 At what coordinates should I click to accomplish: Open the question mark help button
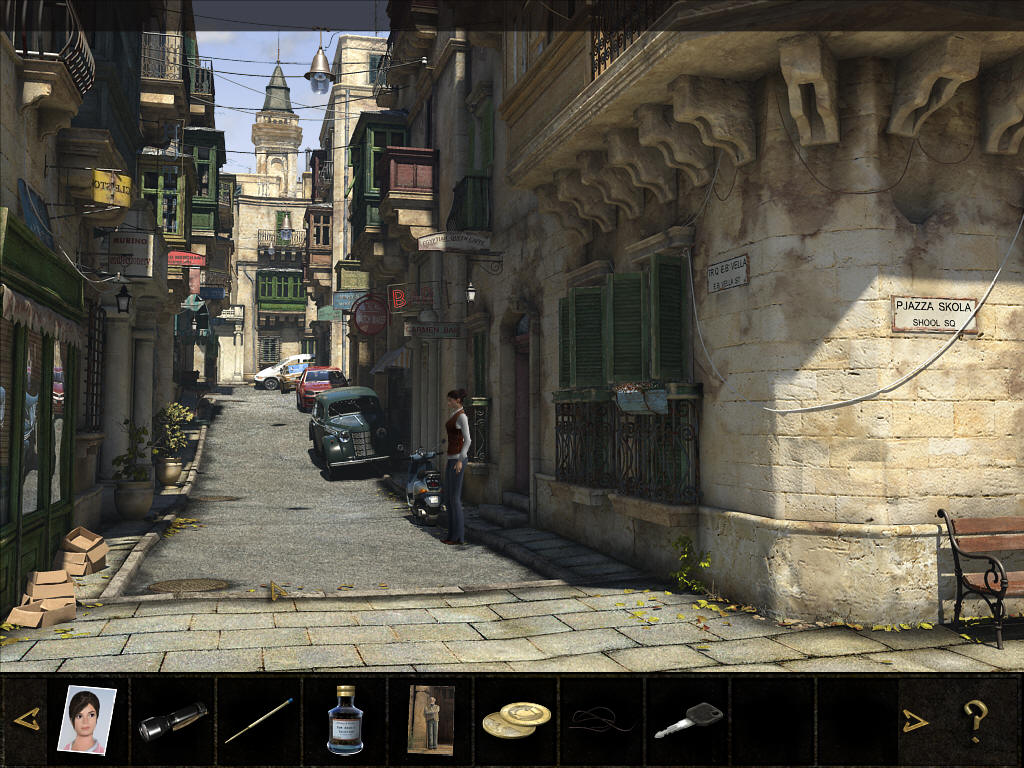point(975,719)
